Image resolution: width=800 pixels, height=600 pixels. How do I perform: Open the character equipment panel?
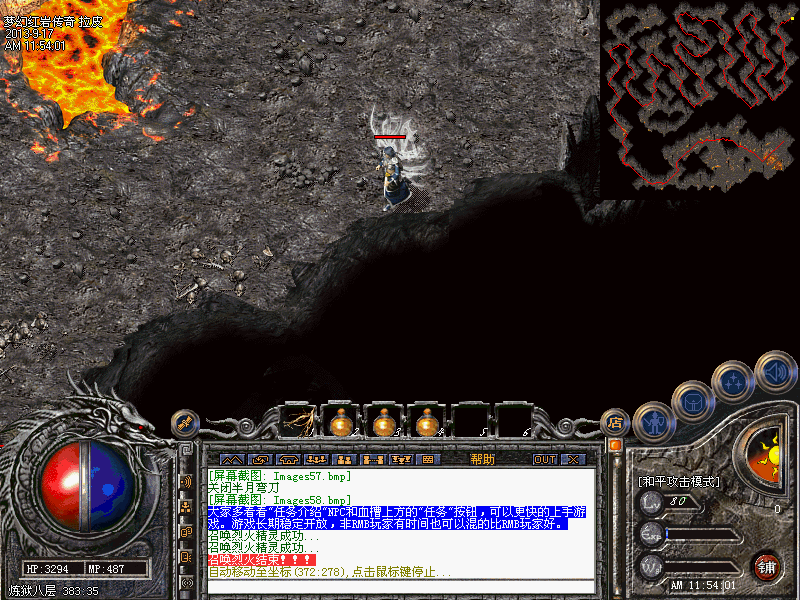click(652, 420)
